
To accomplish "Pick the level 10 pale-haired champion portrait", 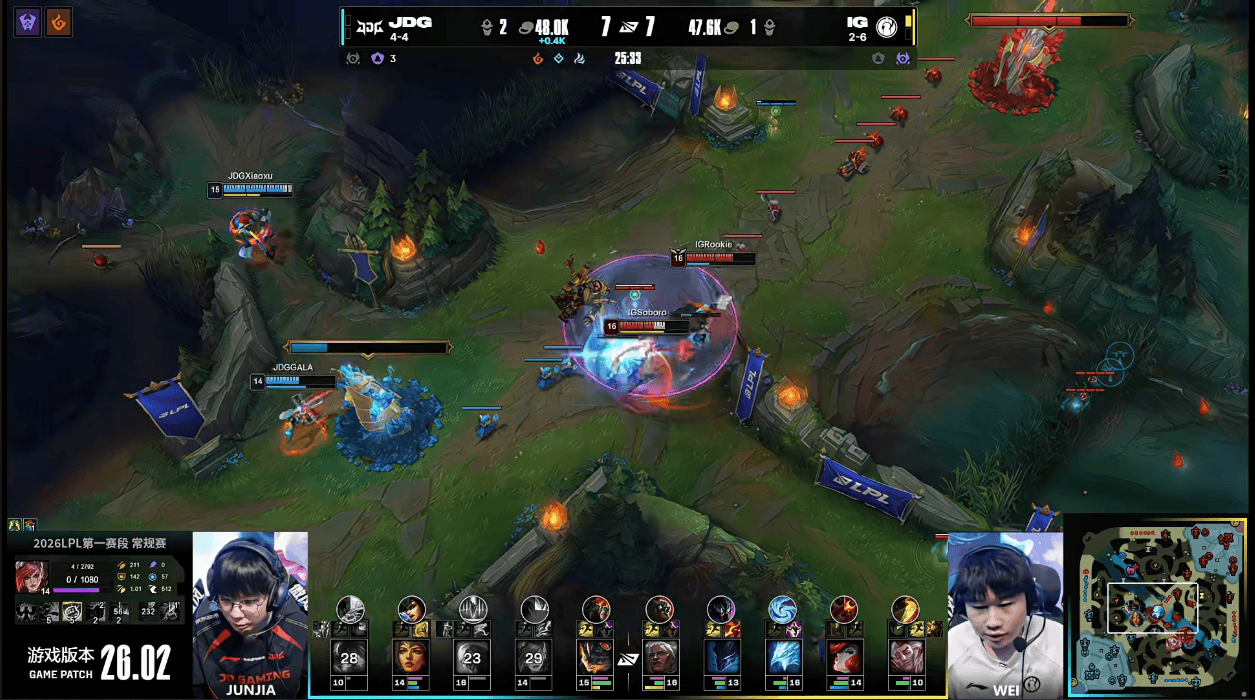I will tap(906, 658).
